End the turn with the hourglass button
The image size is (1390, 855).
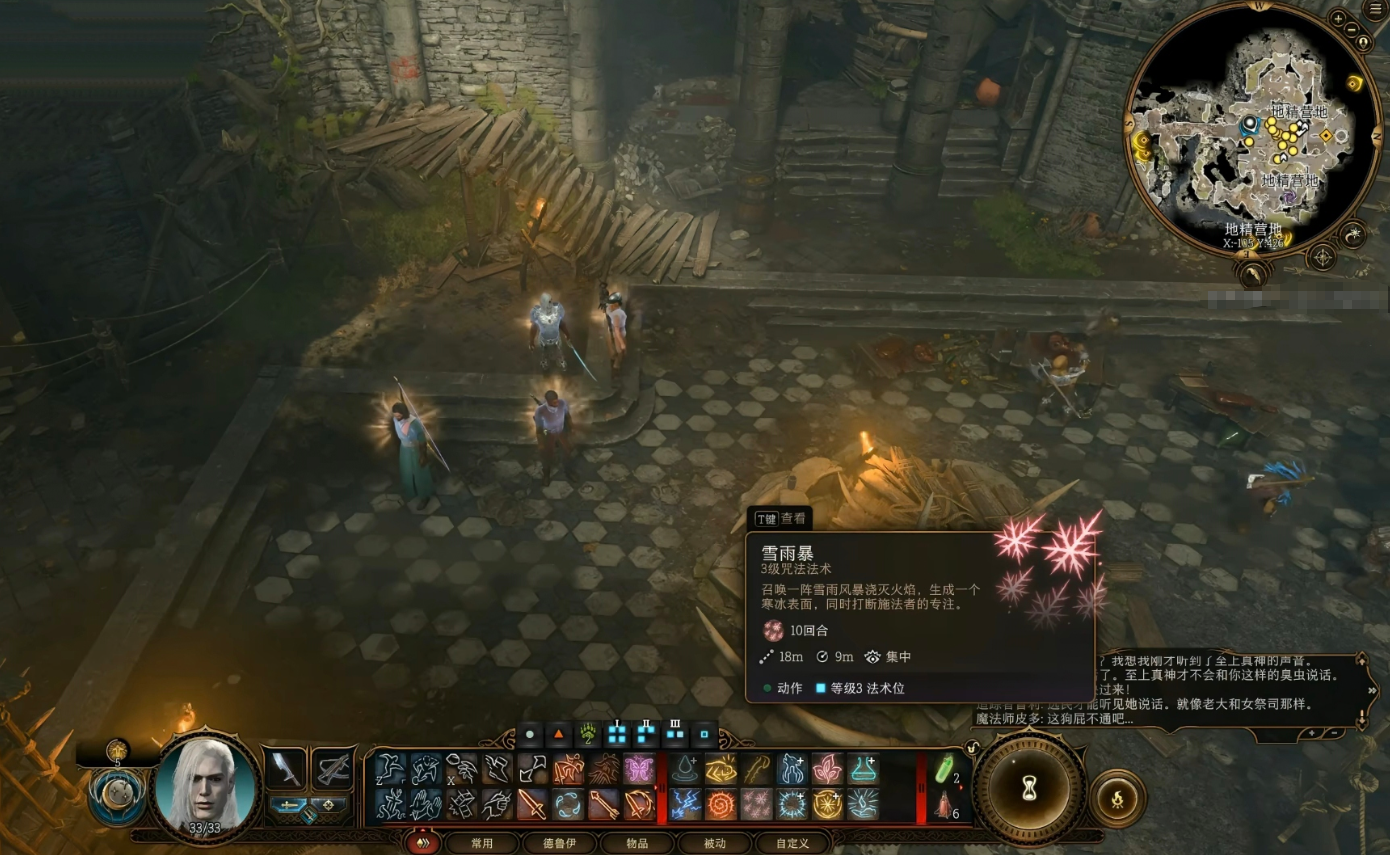[1029, 785]
